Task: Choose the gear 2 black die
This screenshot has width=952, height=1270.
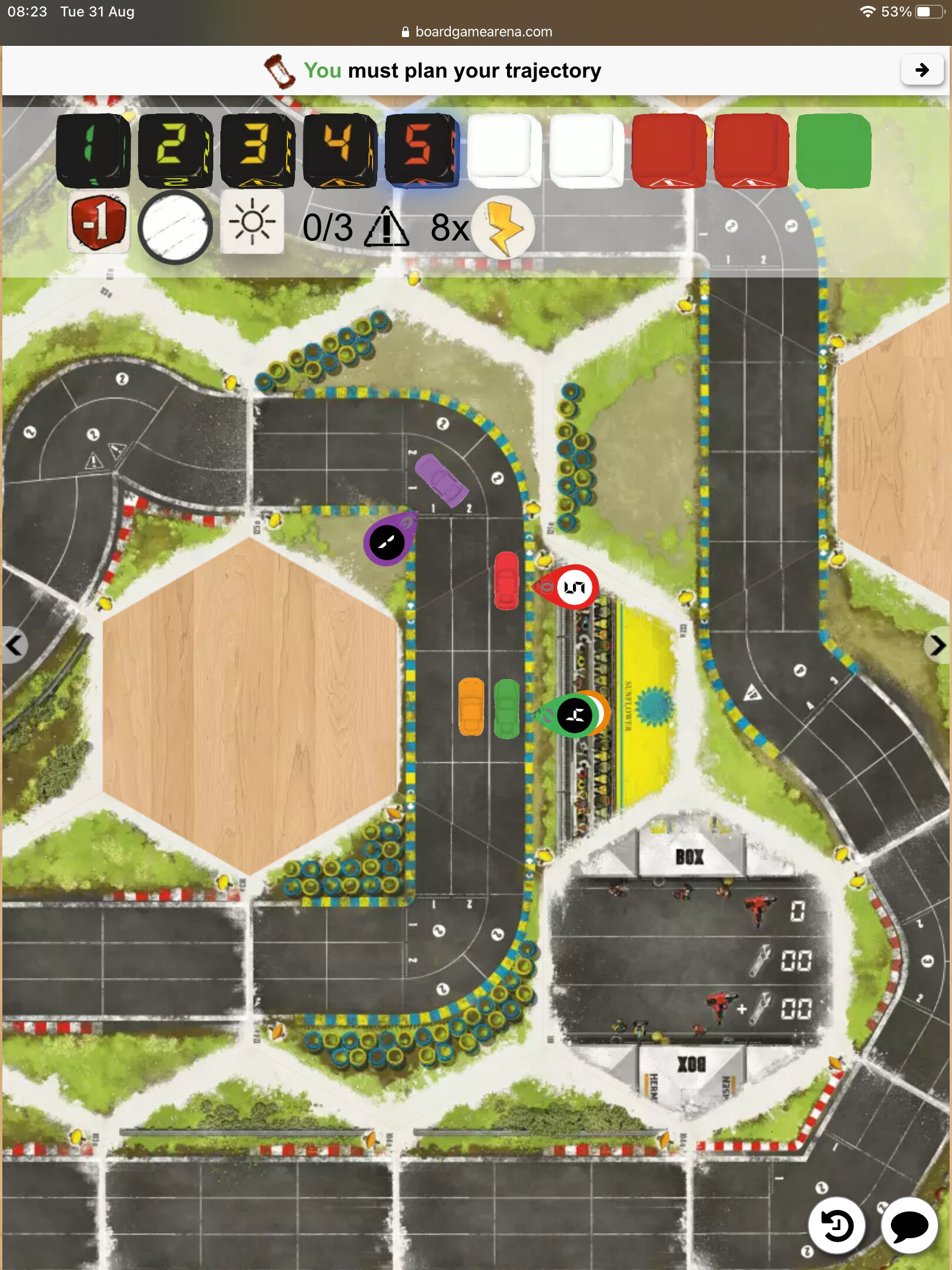Action: (175, 150)
